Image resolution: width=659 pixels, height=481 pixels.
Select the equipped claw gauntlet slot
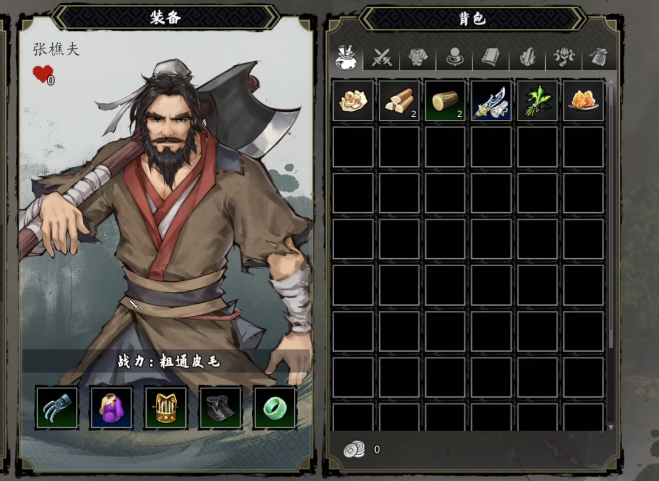(56, 407)
